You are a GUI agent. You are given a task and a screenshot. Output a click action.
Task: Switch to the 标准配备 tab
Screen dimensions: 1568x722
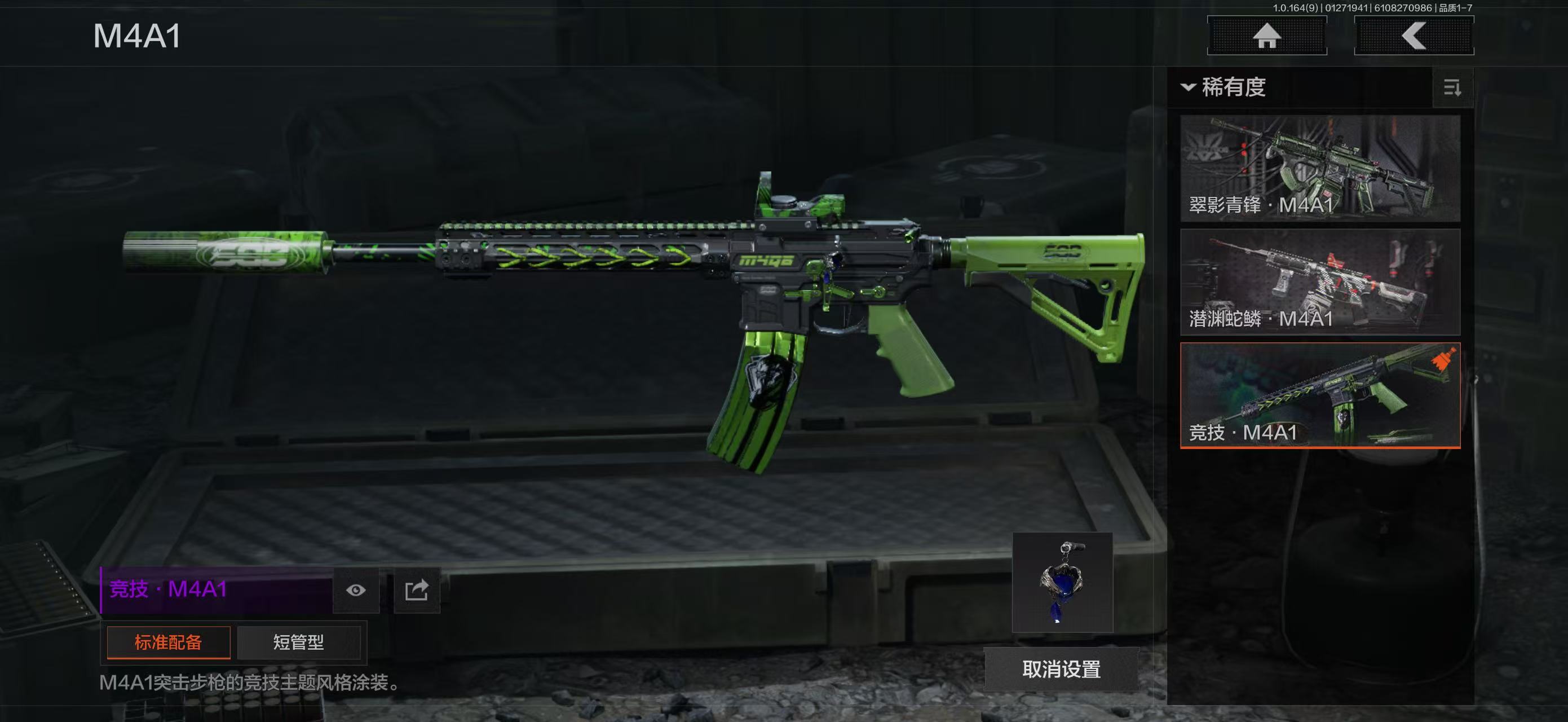[x=169, y=642]
